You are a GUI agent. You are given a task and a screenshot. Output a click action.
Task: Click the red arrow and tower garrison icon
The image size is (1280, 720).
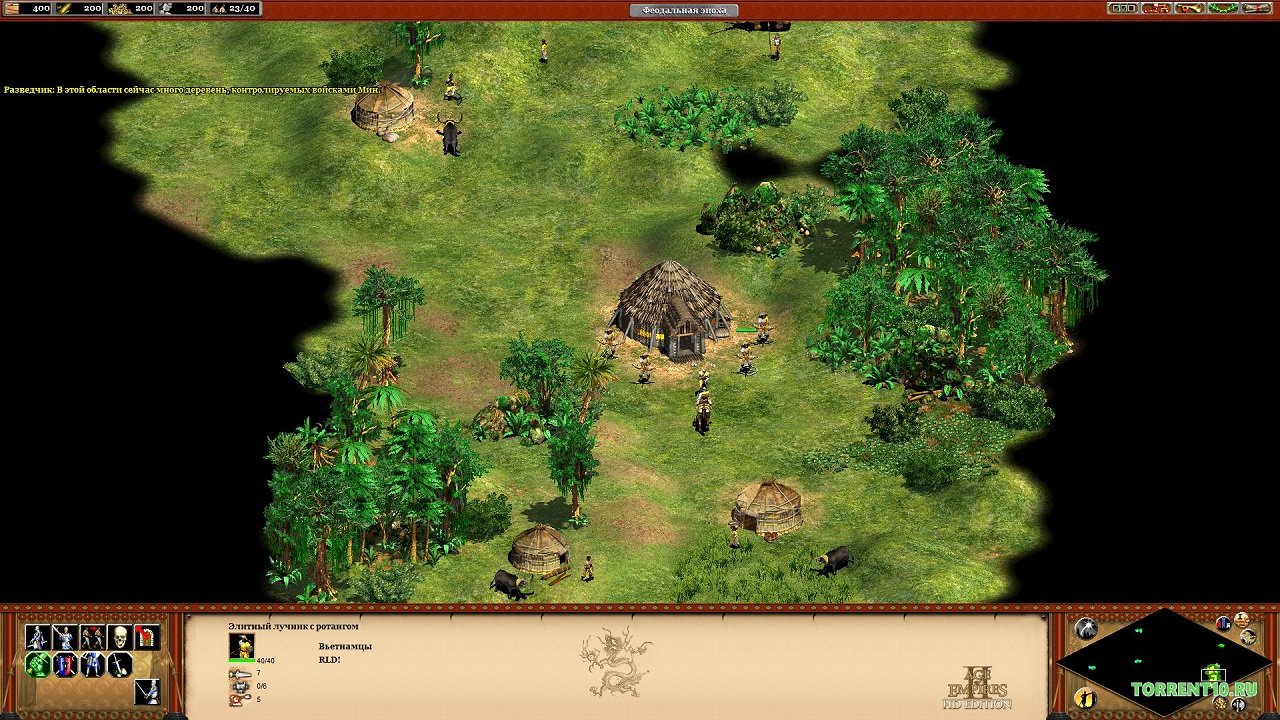pos(147,637)
